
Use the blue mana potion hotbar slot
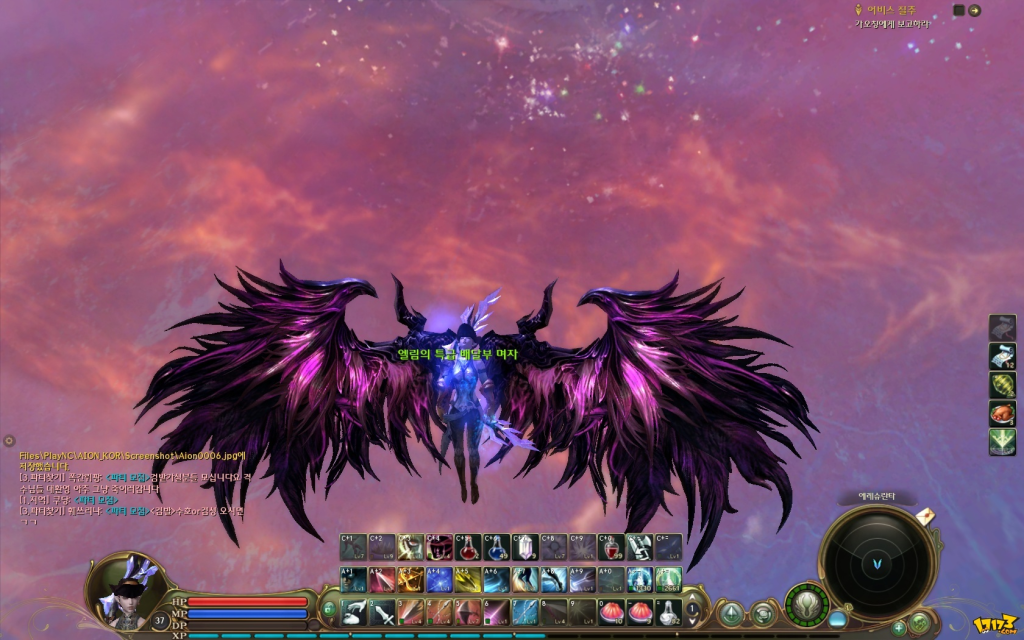[497, 547]
